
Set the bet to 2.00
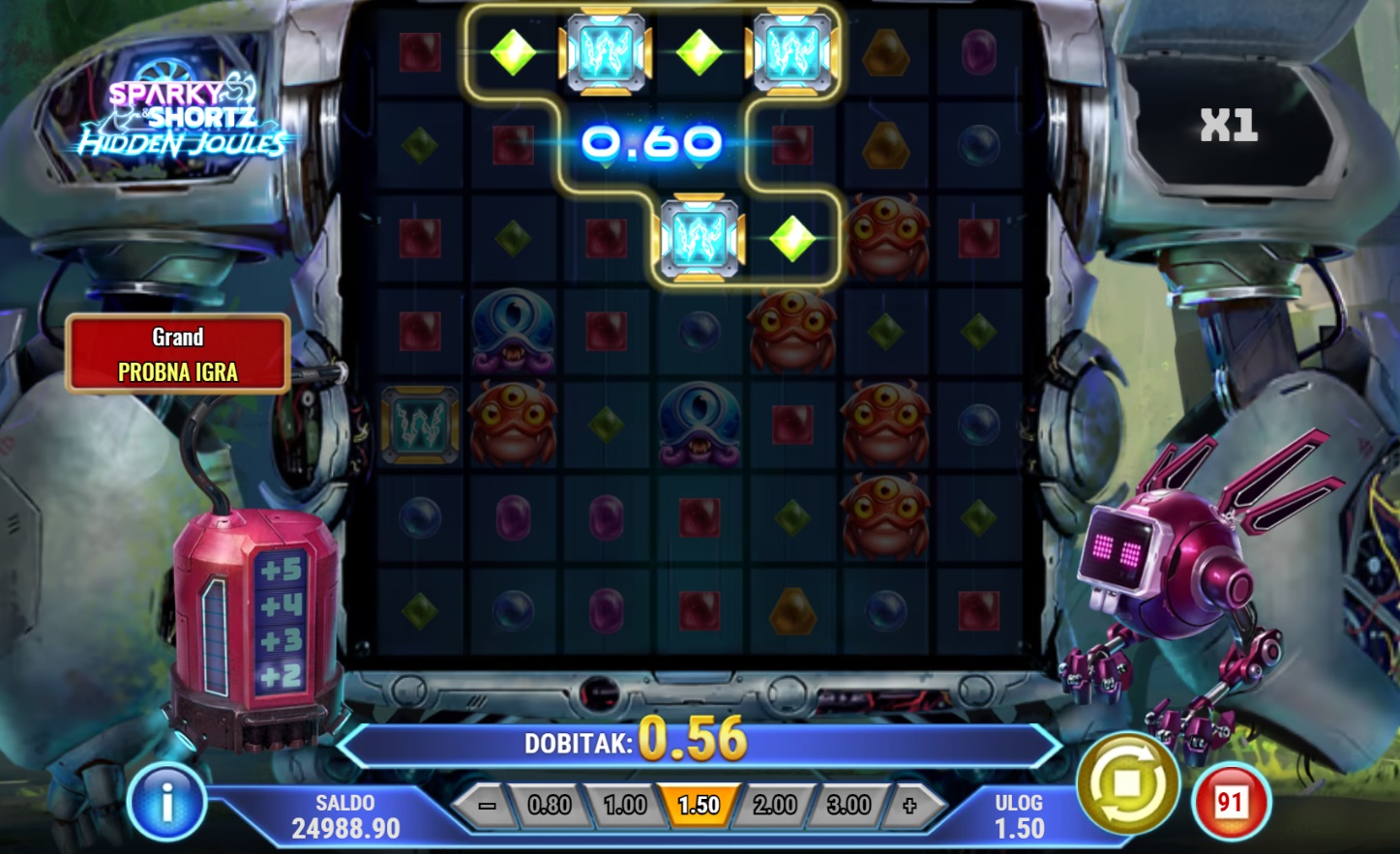[x=774, y=806]
